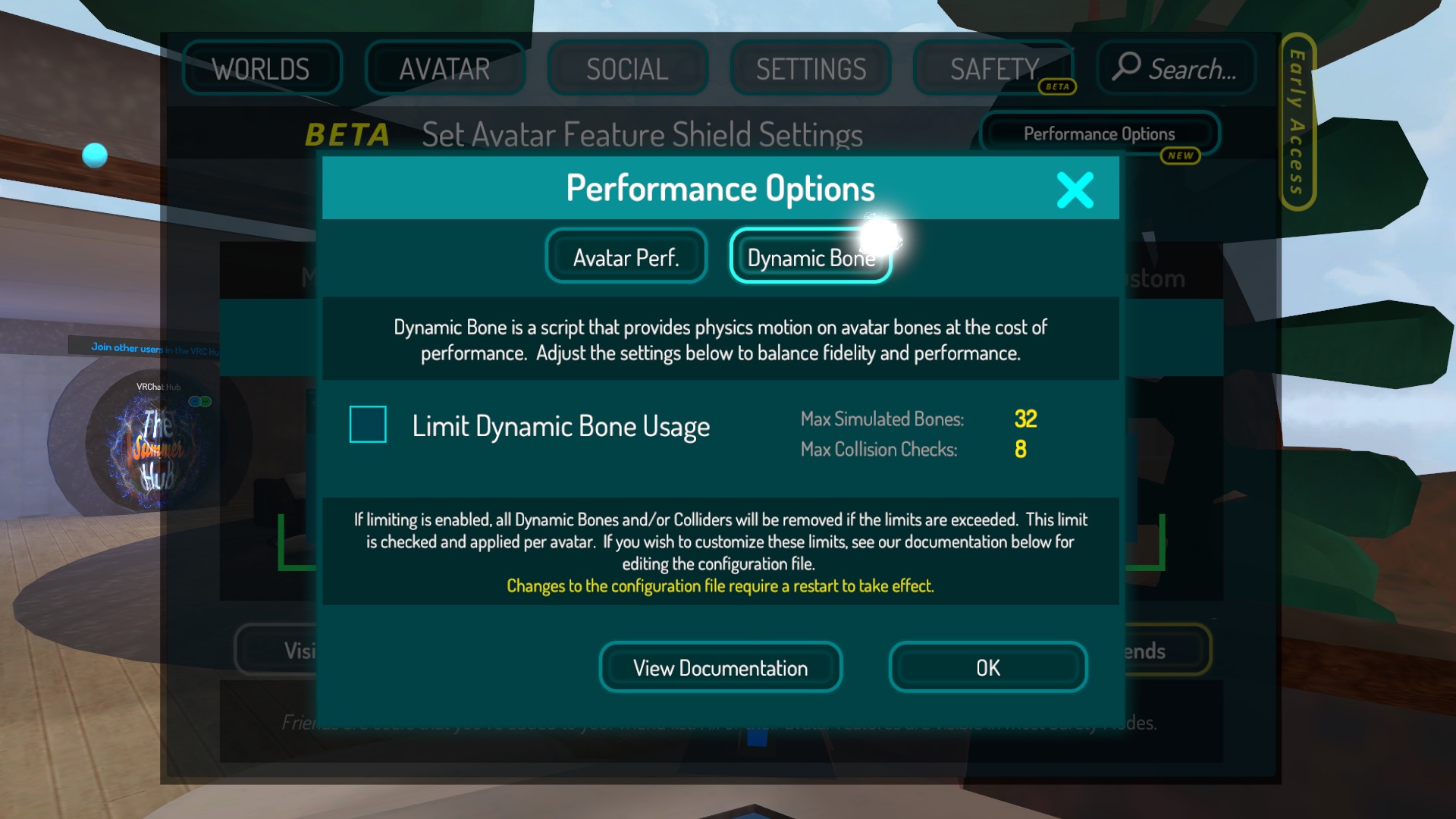This screenshot has height=819, width=1456.
Task: Click the Performance Options button
Action: (1099, 134)
